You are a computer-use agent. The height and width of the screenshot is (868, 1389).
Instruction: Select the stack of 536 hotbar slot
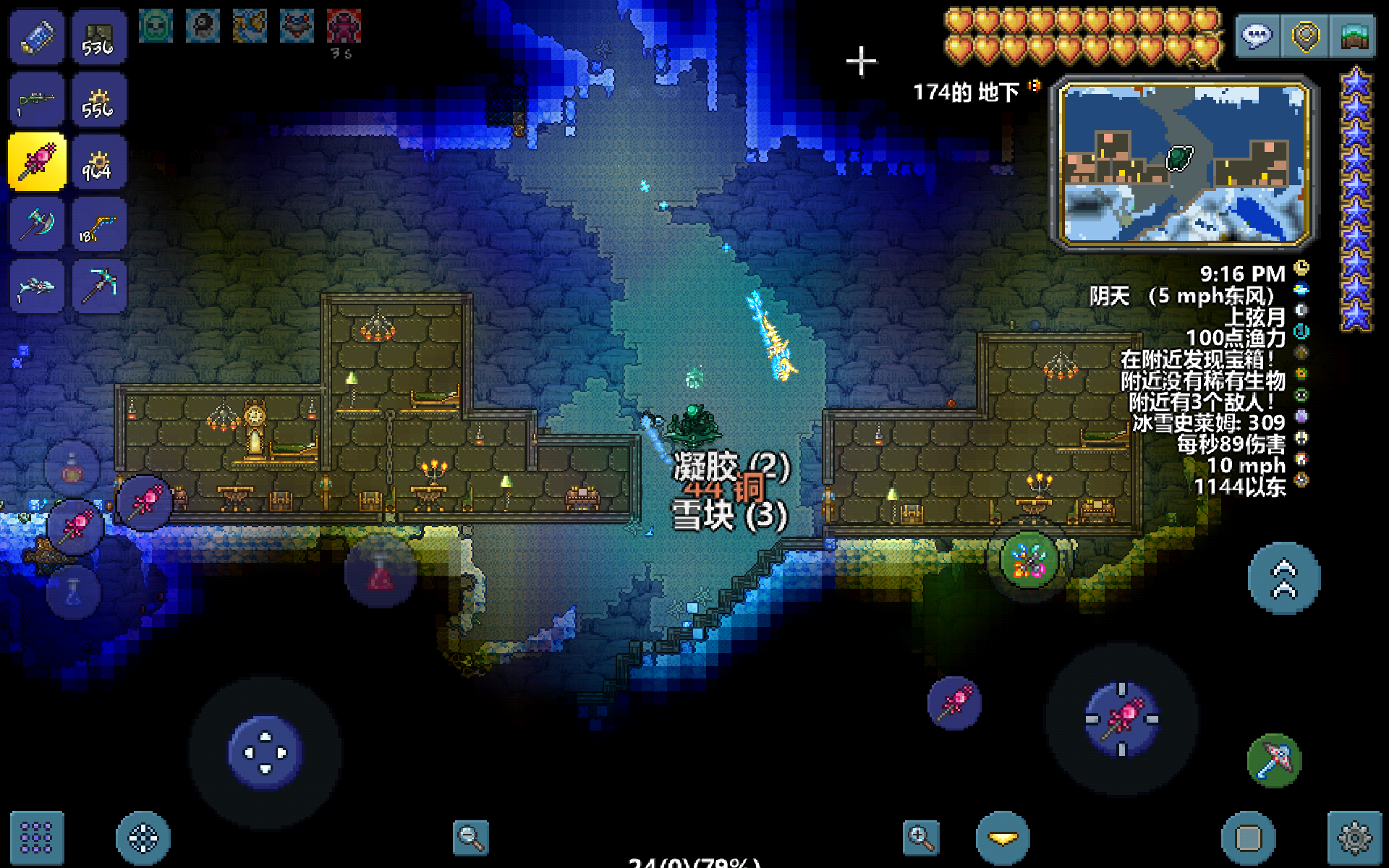click(x=99, y=38)
